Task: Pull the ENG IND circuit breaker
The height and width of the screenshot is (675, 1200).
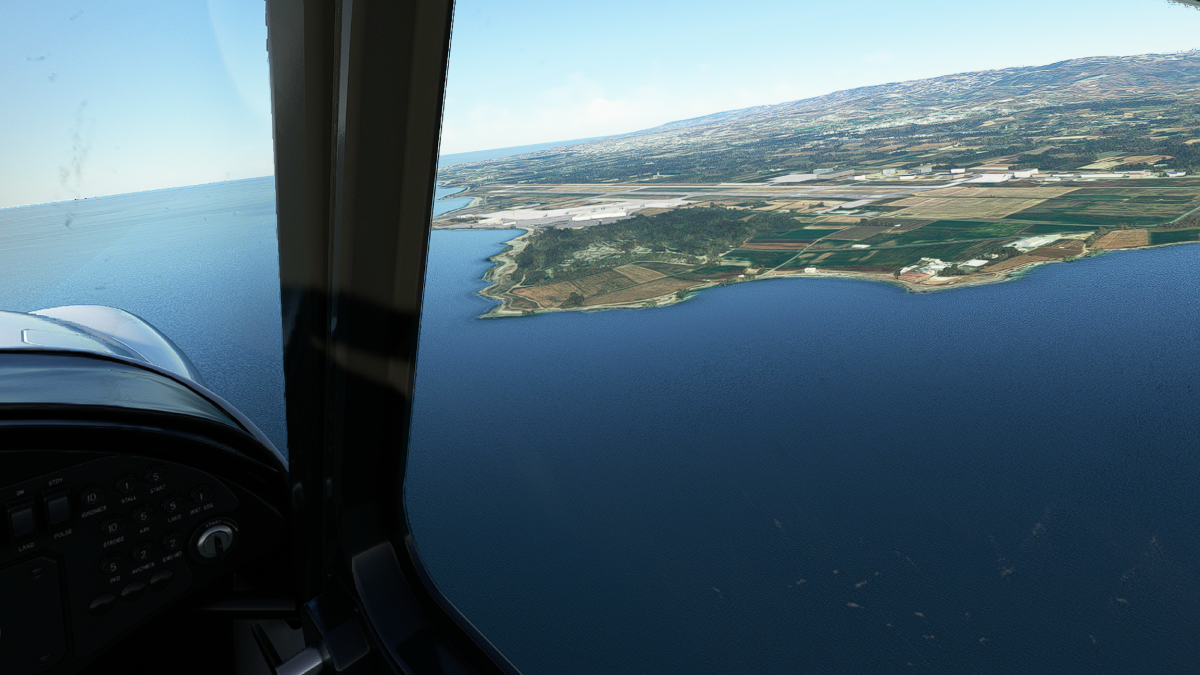Action: coord(172,540)
